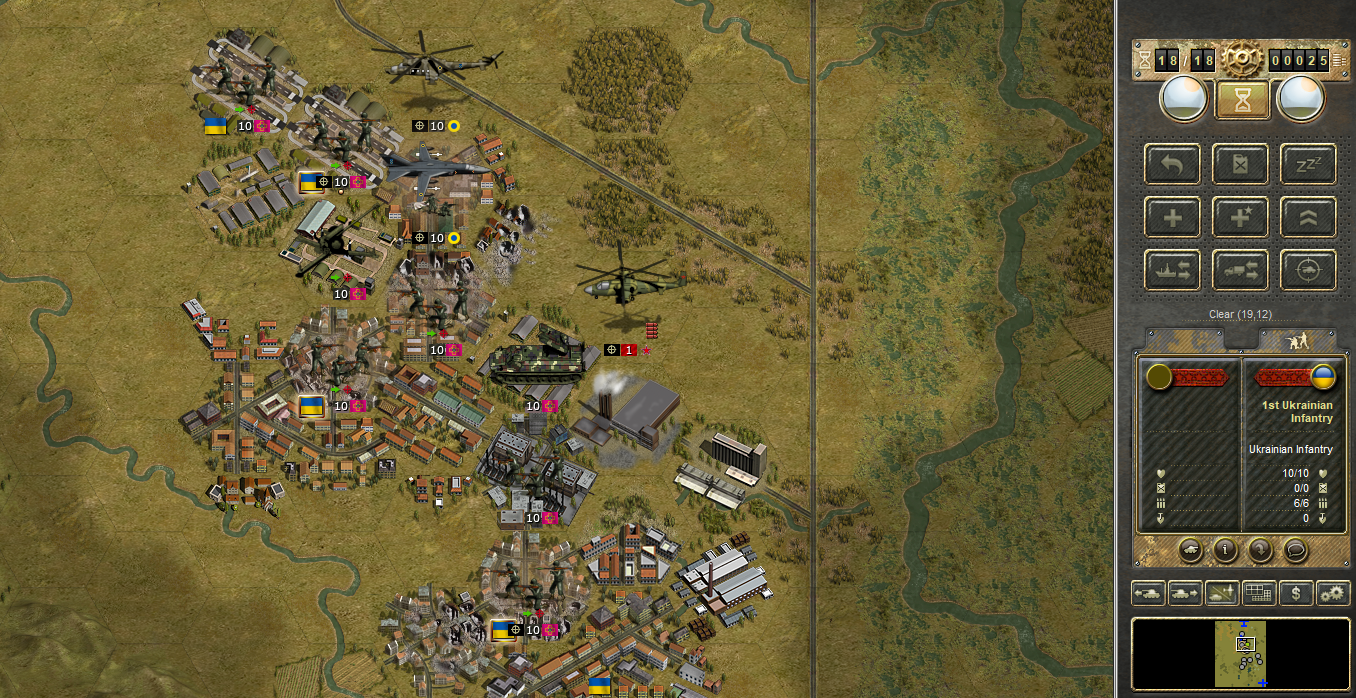This screenshot has height=698, width=1356.
Task: Show unit details with the round info button
Action: 1225,549
